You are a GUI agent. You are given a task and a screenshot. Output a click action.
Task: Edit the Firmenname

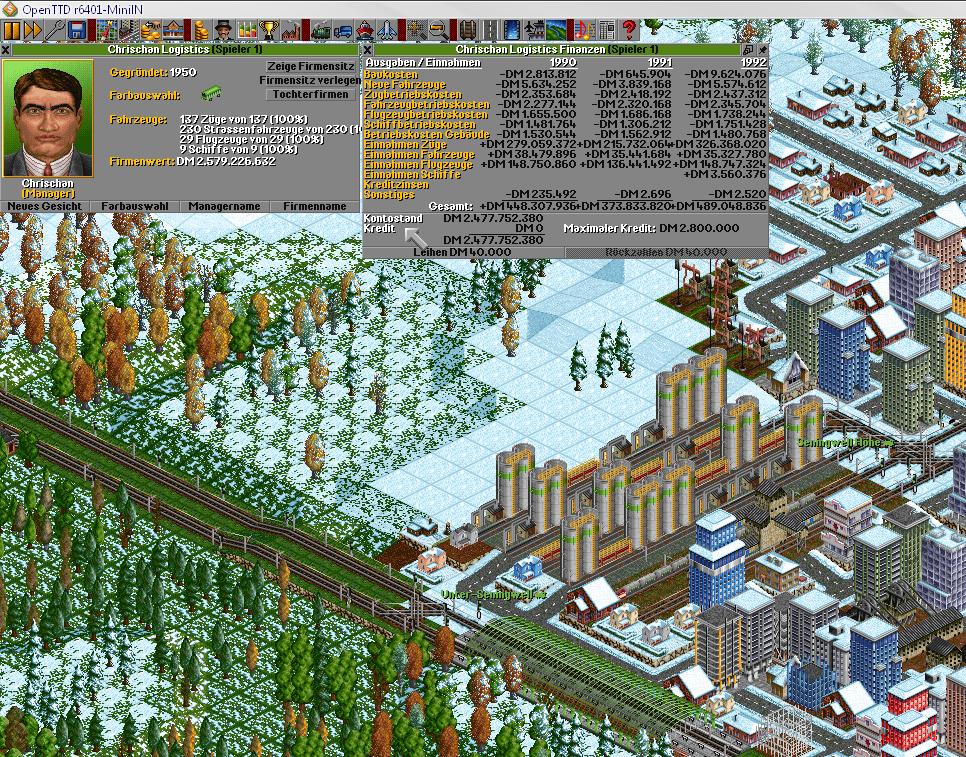314,206
